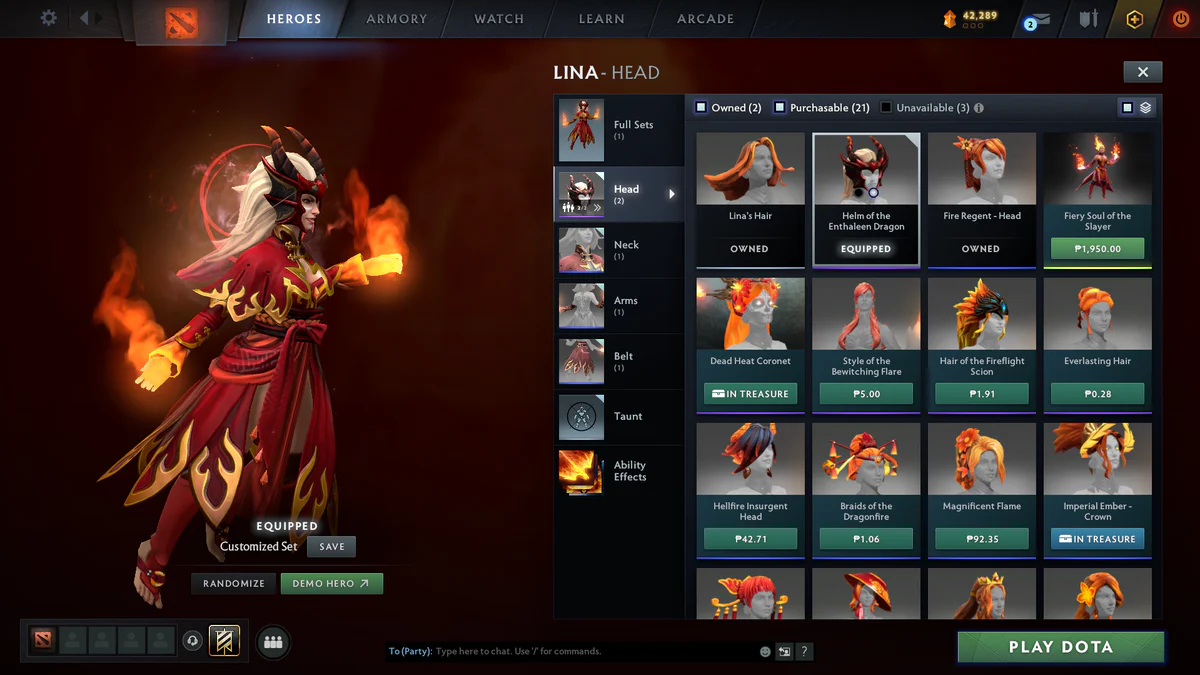Screen dimensions: 1200x675
Task: Open the Ability Effects category
Action: click(x=618, y=471)
